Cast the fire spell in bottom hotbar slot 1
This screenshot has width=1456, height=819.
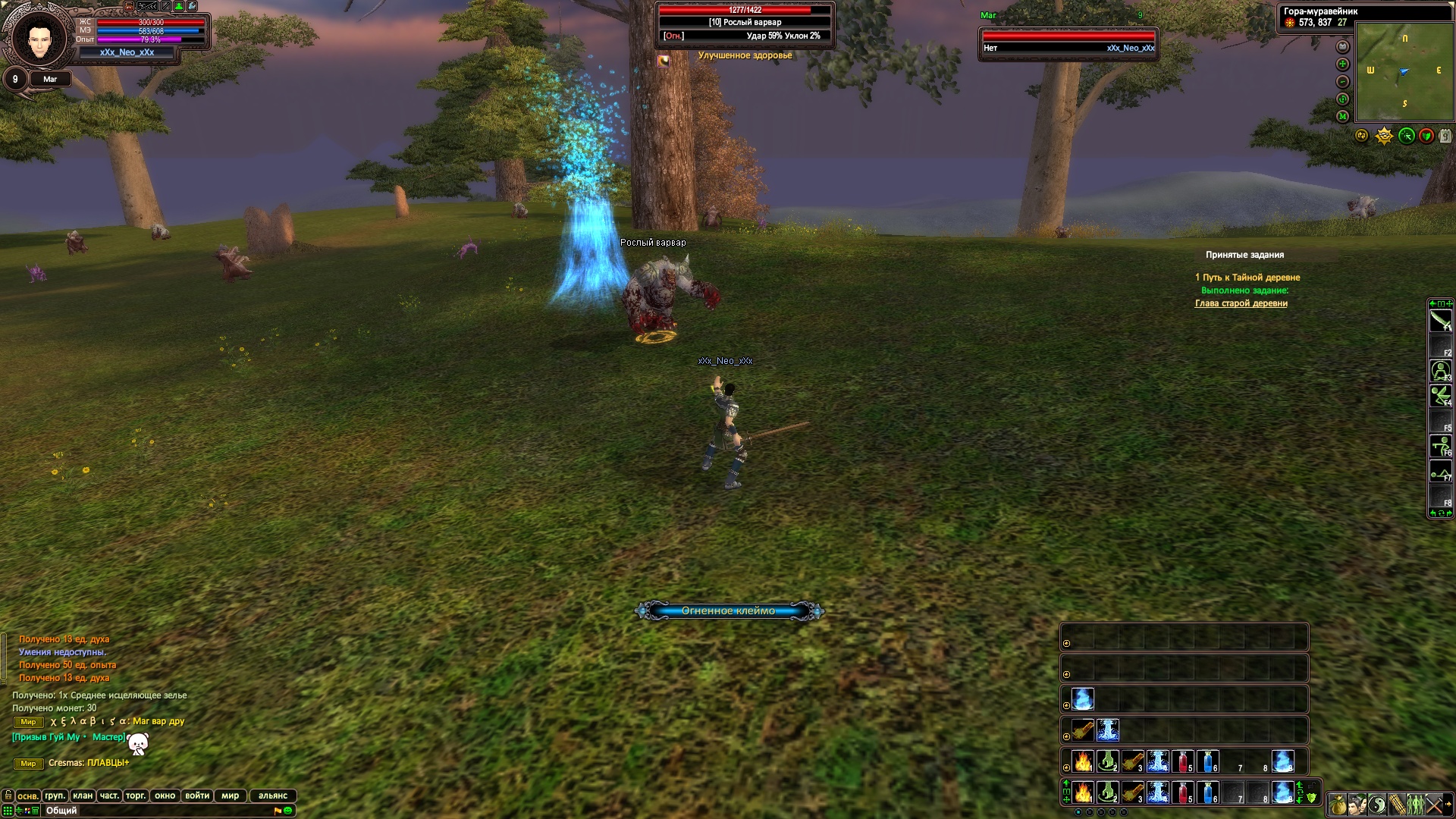tap(1083, 793)
